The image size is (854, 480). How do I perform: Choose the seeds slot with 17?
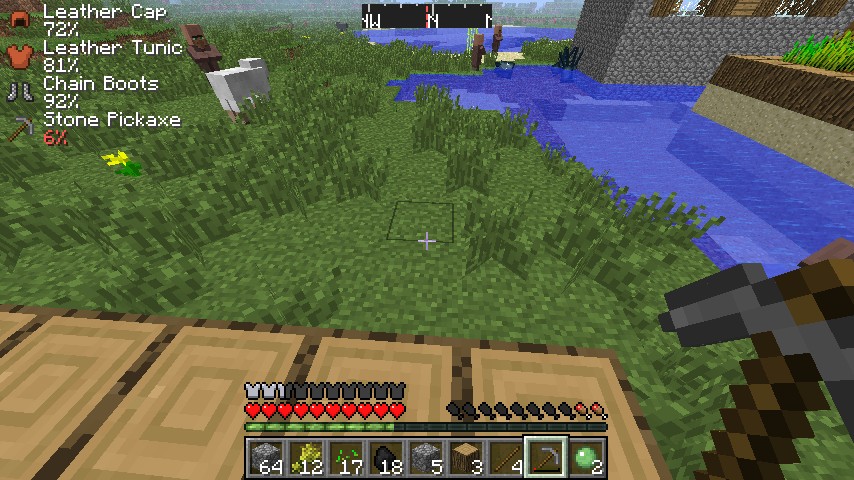pos(346,457)
